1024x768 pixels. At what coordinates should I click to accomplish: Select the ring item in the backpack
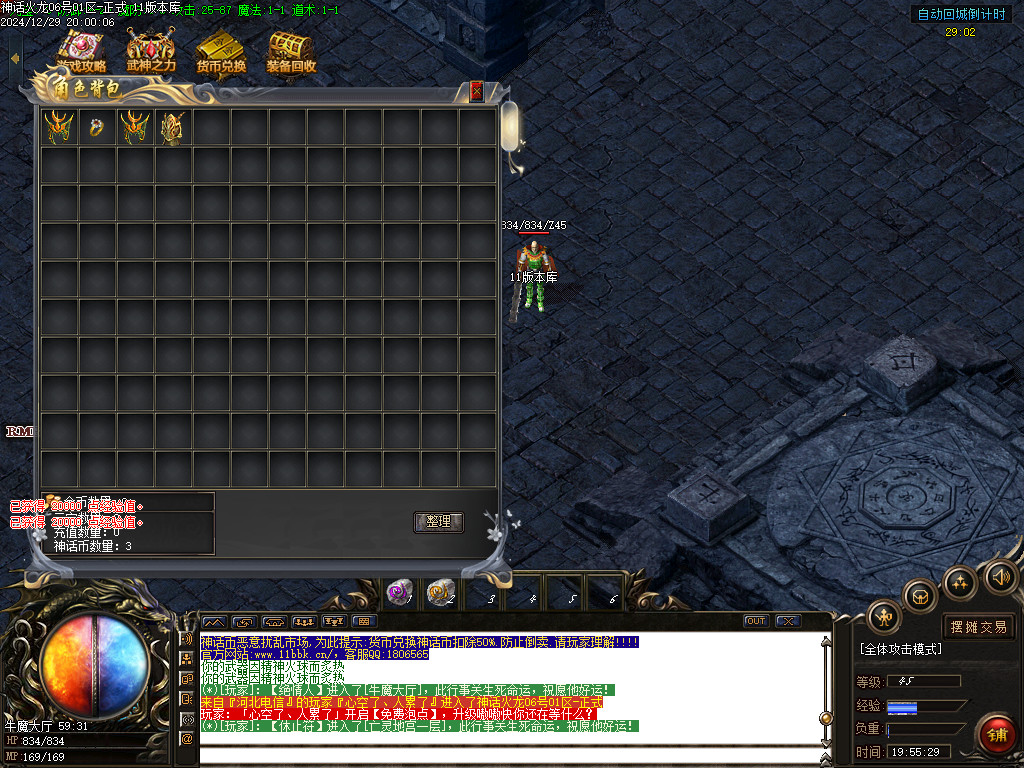[97, 127]
